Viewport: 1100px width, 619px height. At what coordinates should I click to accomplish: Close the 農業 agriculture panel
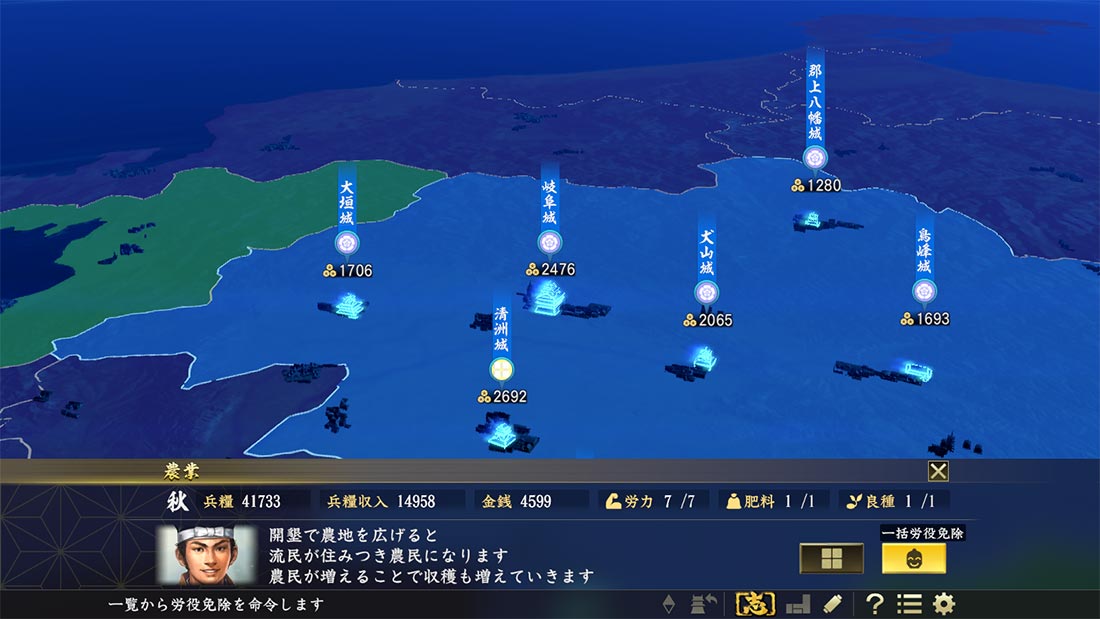pyautogui.click(x=938, y=471)
